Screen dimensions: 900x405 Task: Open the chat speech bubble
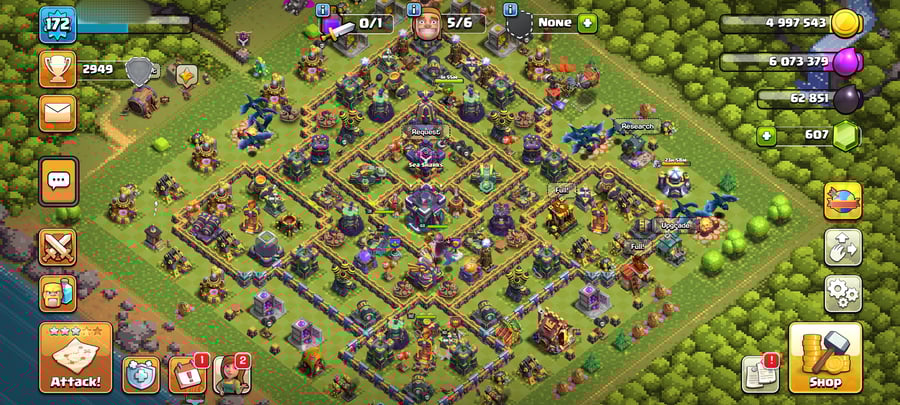(x=58, y=181)
